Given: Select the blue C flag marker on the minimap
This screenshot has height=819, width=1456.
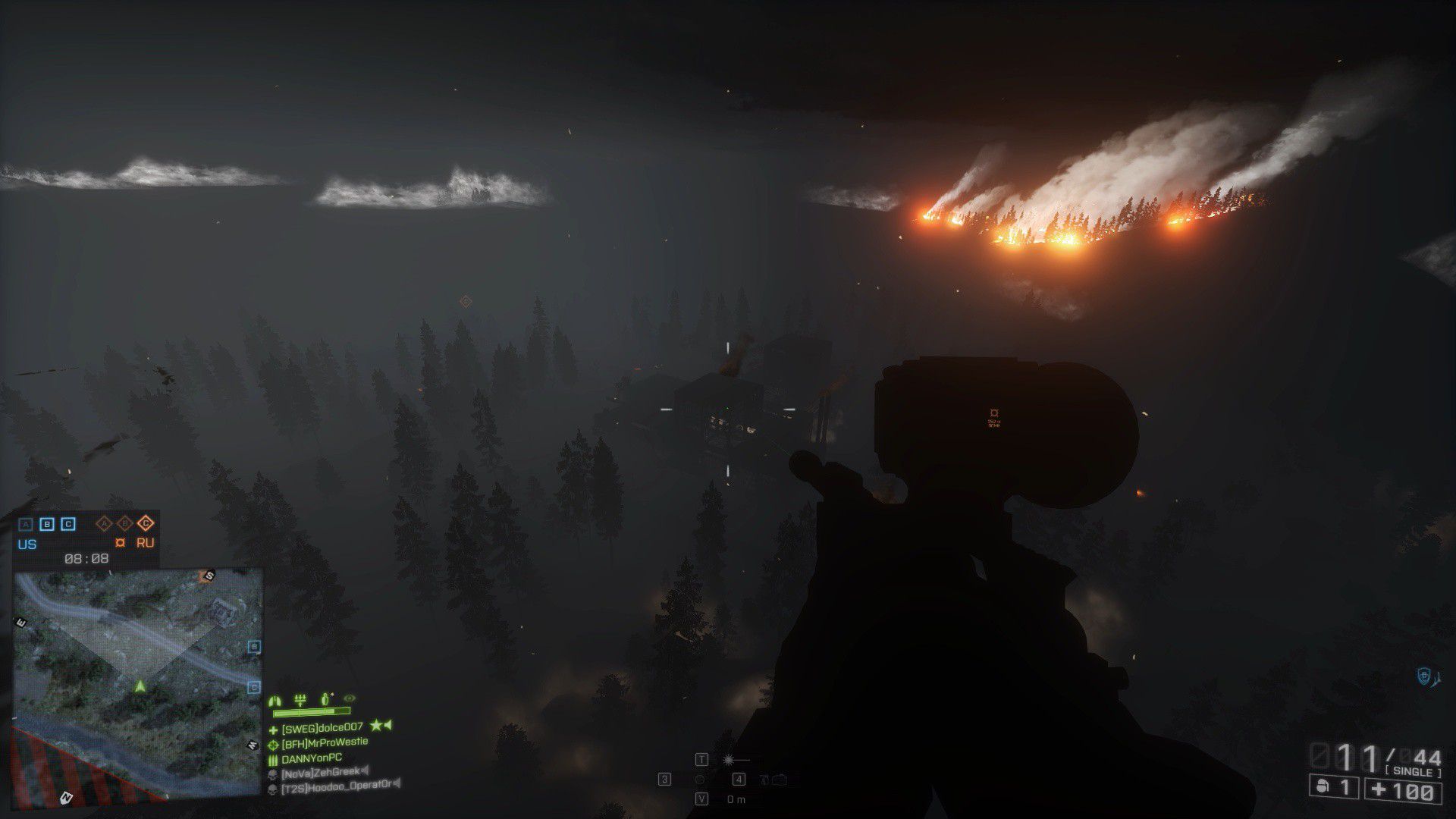Looking at the screenshot, I should 255,687.
